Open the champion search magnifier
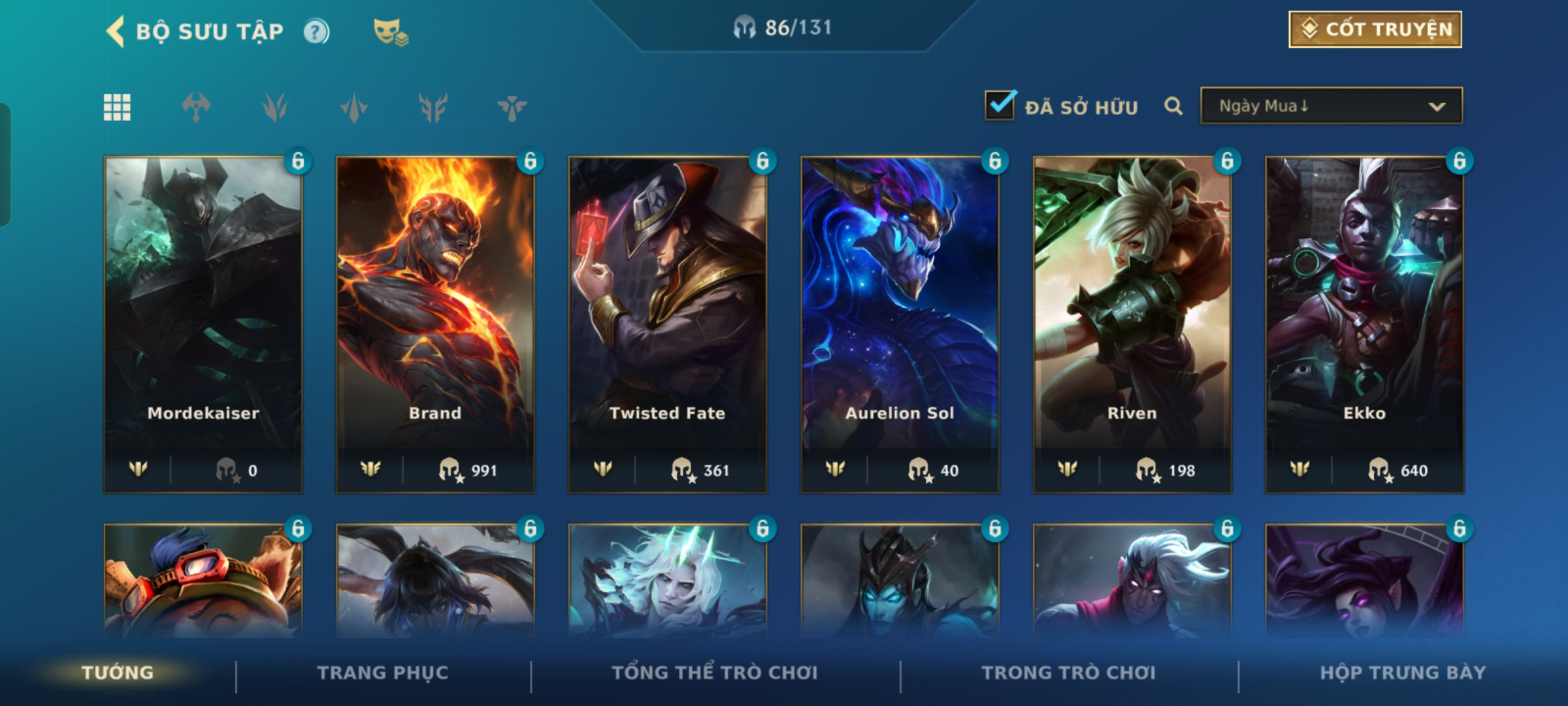Viewport: 1568px width, 706px height. (x=1173, y=106)
